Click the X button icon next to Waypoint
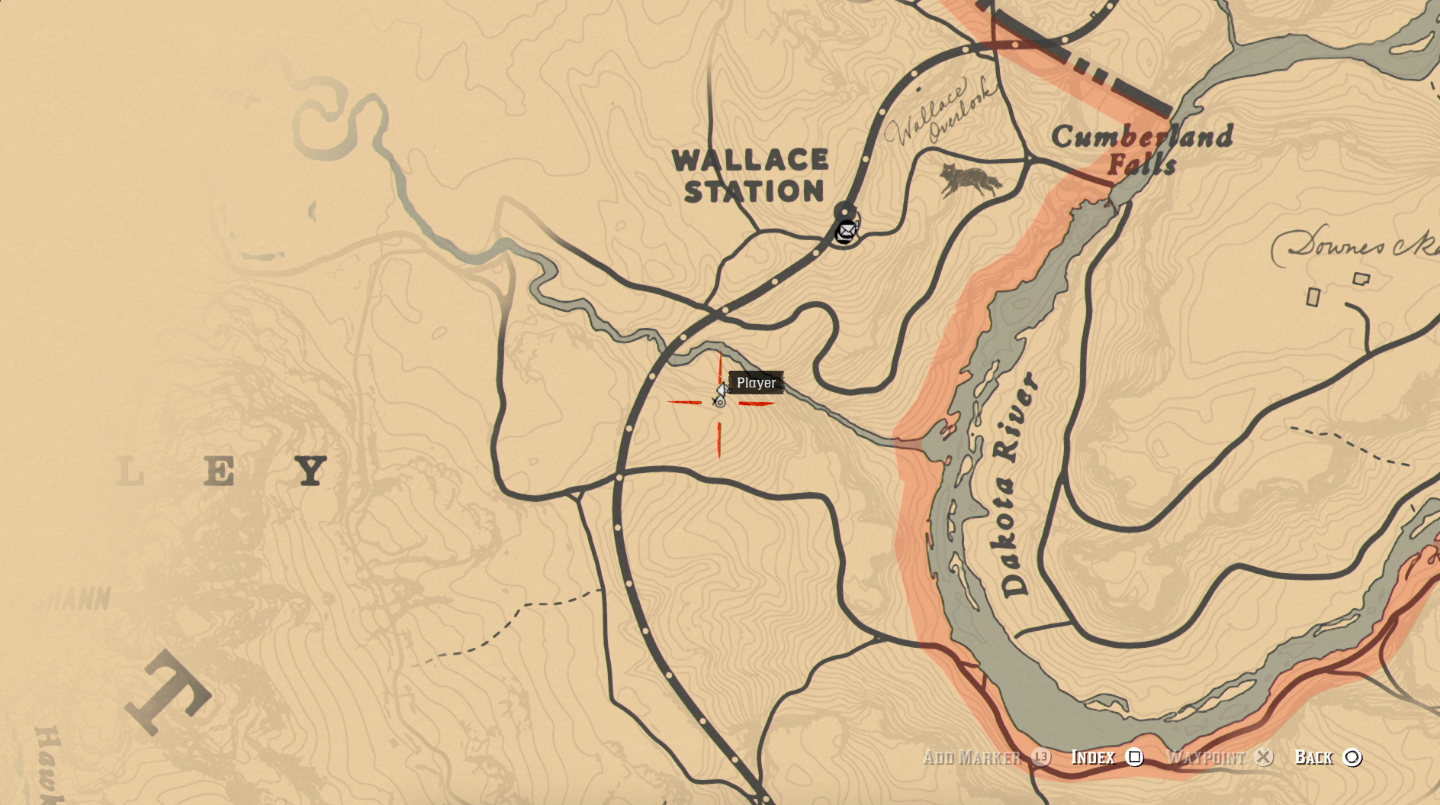The image size is (1440, 805). point(1262,758)
